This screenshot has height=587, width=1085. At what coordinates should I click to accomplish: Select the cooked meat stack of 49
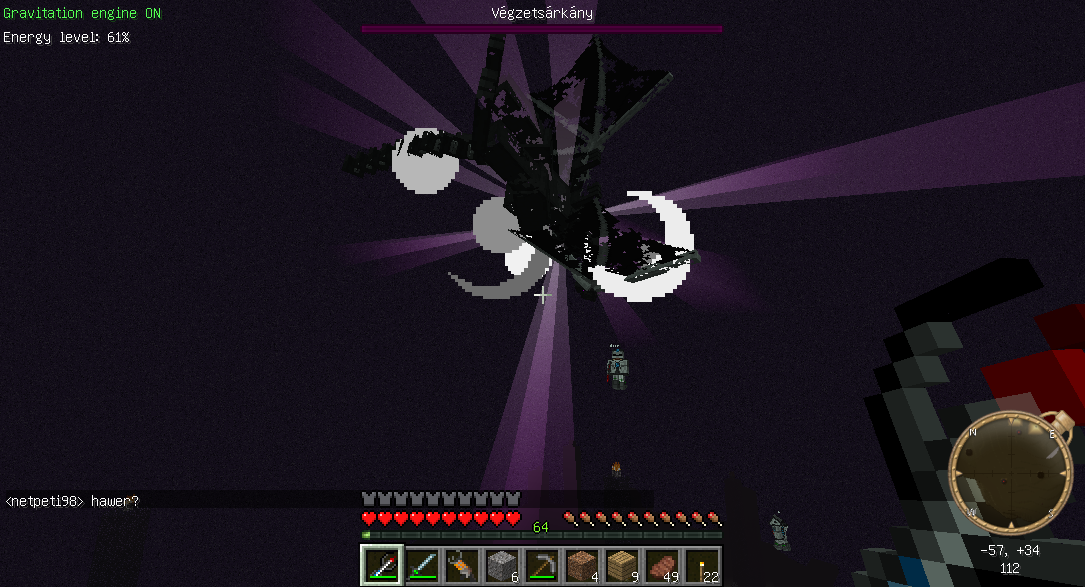[661, 566]
